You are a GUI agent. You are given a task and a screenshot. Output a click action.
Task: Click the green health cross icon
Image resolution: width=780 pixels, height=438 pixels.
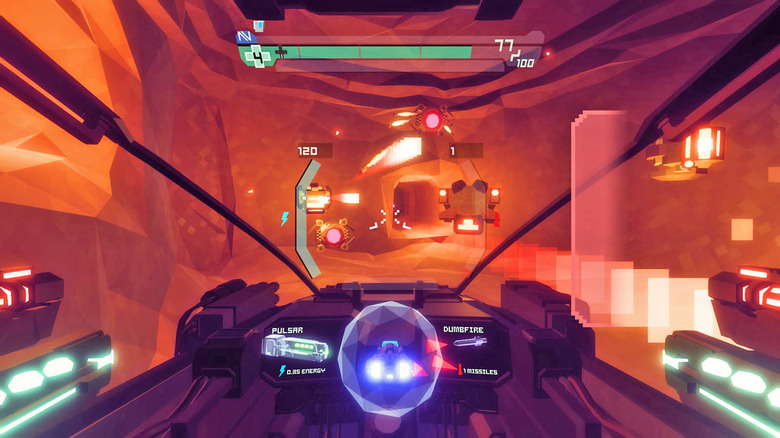[x=257, y=56]
